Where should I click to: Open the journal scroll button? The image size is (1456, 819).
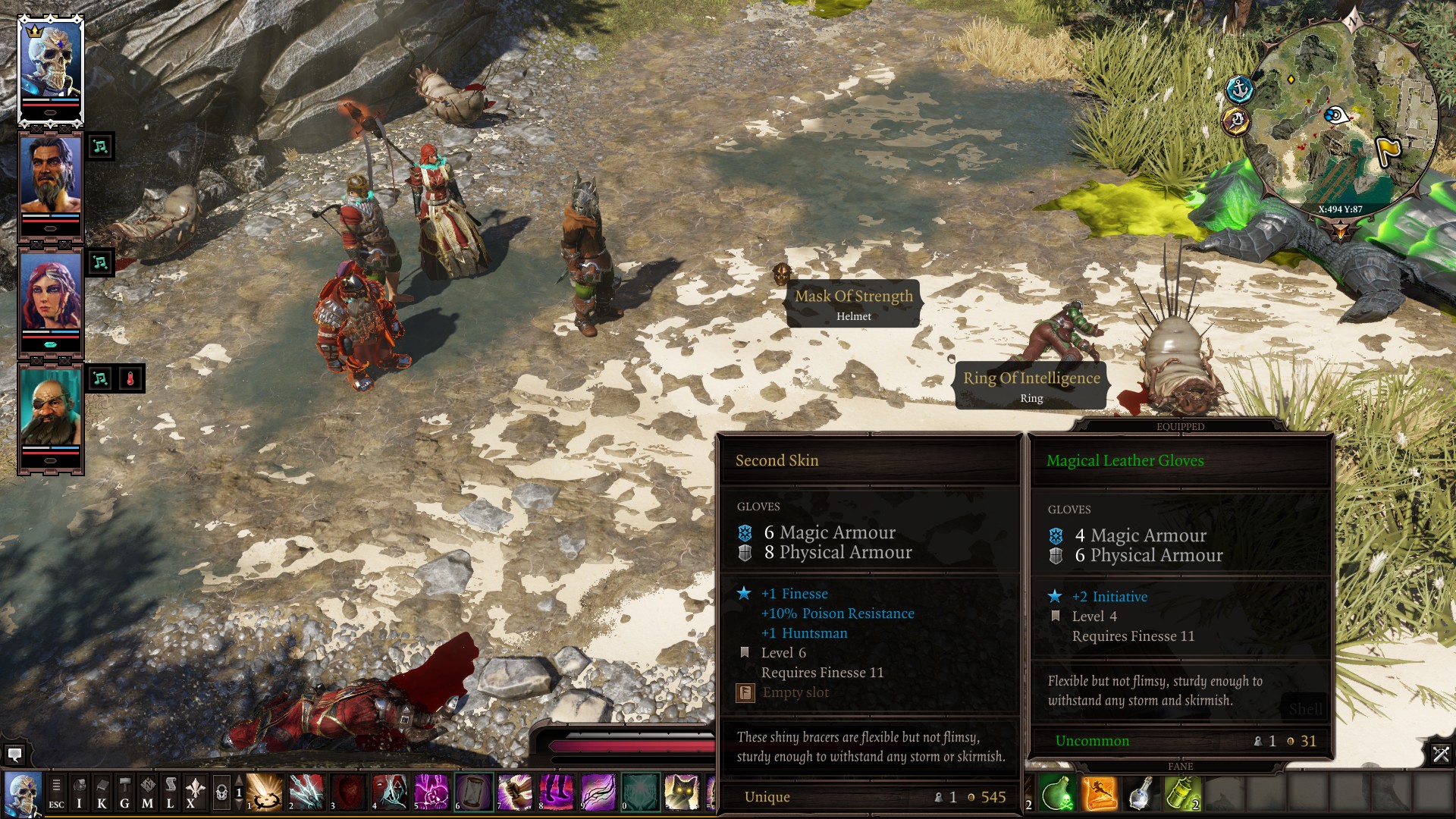(171, 793)
